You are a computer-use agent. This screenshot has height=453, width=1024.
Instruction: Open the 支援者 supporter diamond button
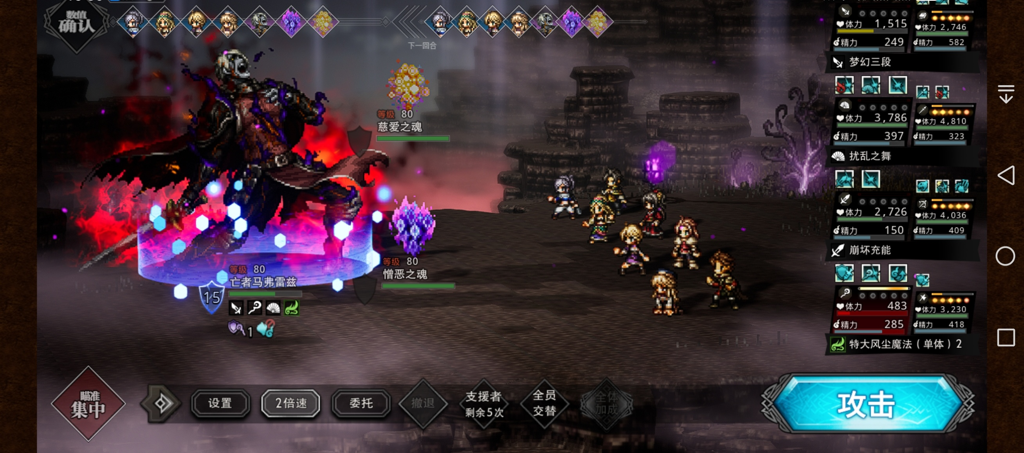pos(484,403)
